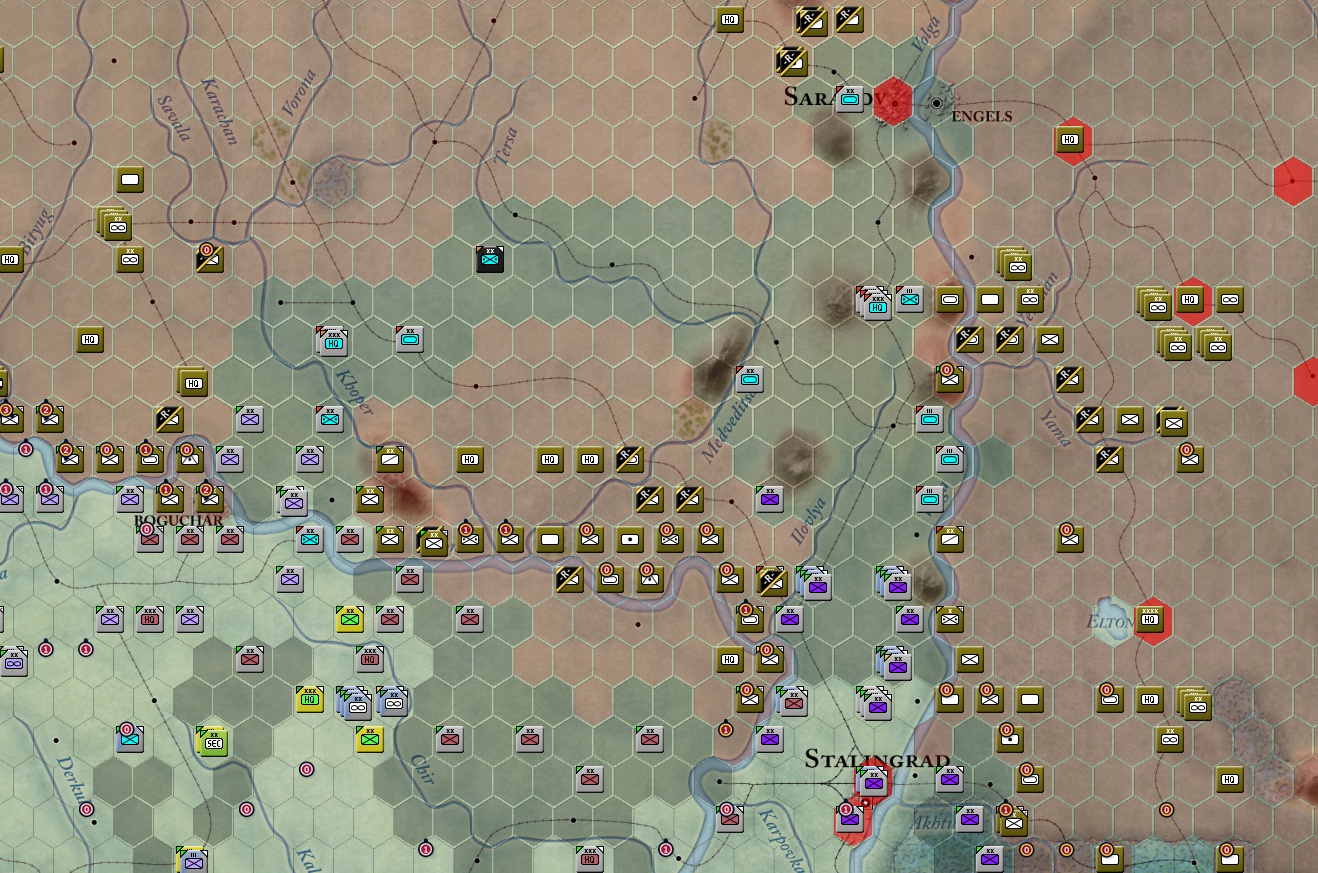This screenshot has height=873, width=1318.
Task: Expand the stacked counters near the Medveditsa HQ
Action: click(875, 305)
